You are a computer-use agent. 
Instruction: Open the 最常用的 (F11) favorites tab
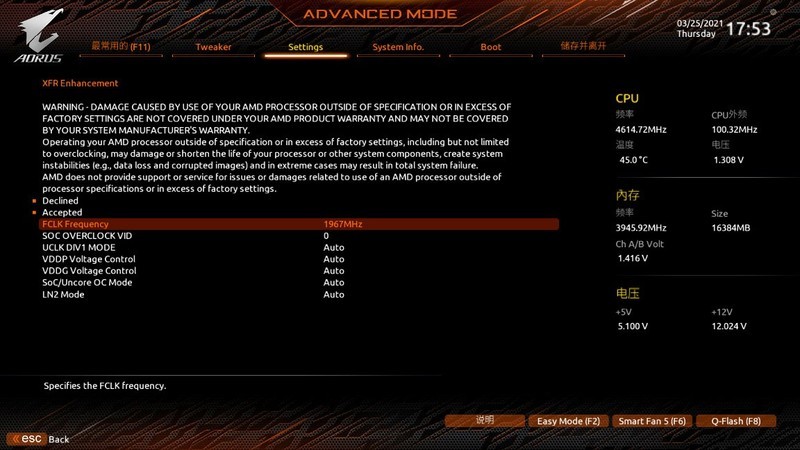pyautogui.click(x=121, y=46)
